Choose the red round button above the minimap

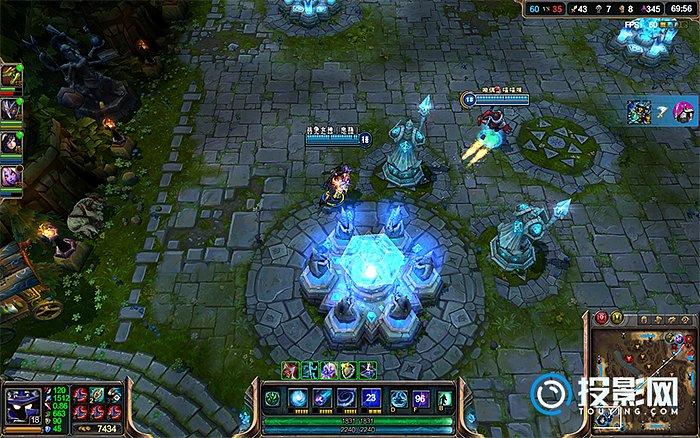click(602, 318)
